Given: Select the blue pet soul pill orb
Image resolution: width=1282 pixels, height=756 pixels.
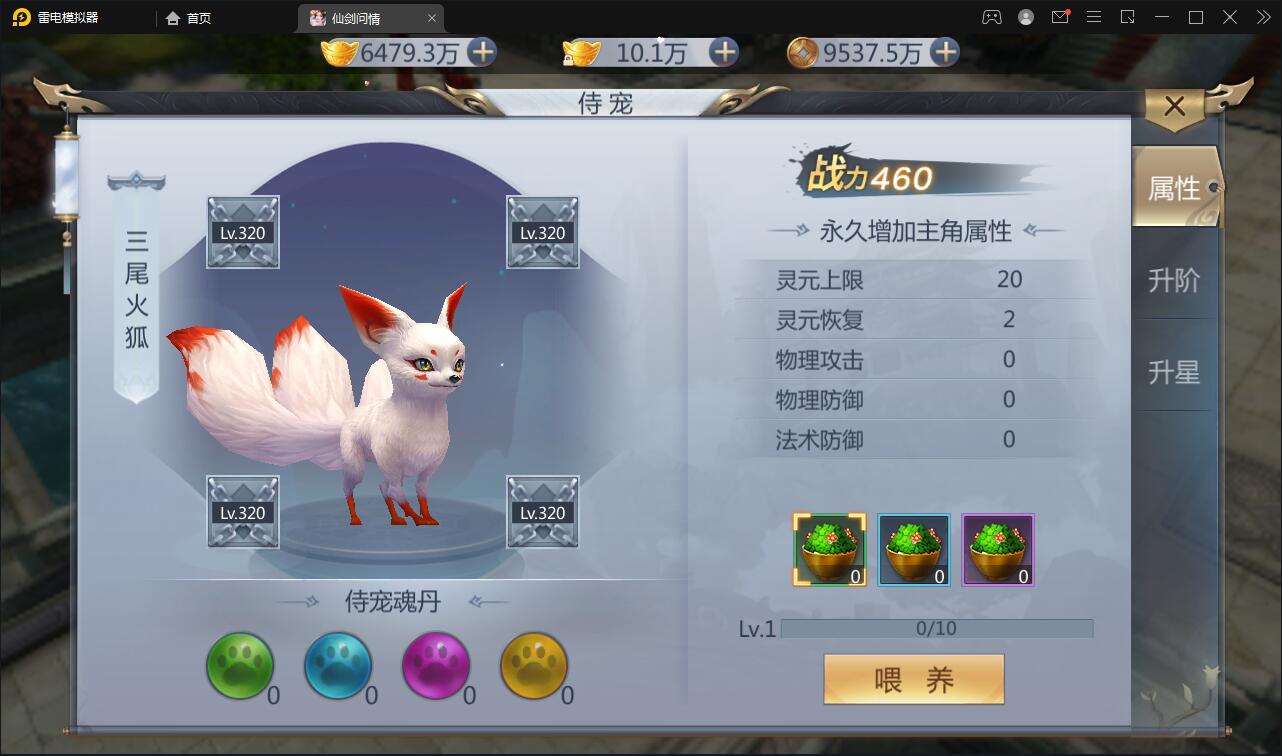Looking at the screenshot, I should (x=338, y=665).
